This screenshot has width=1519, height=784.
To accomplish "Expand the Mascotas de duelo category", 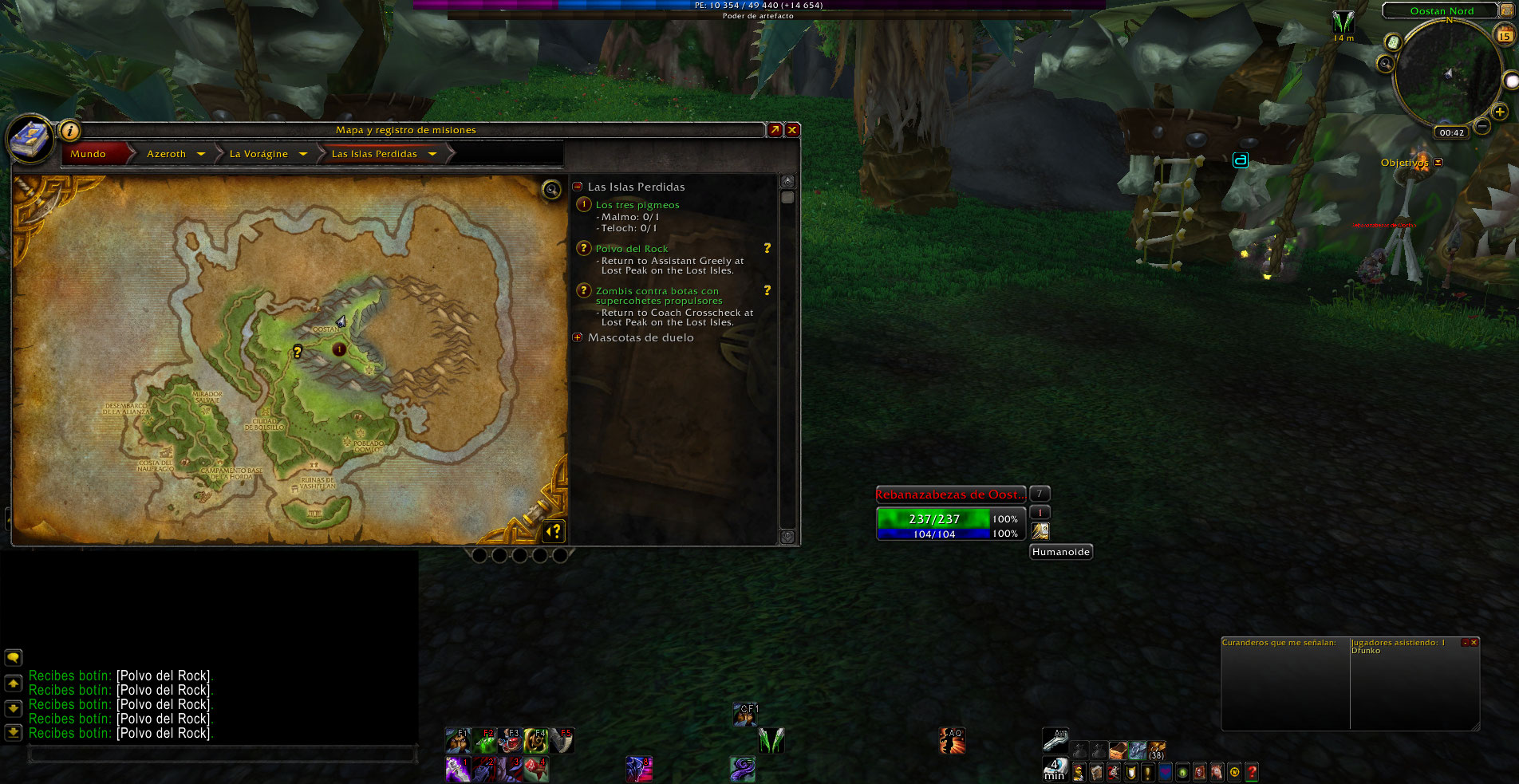I will click(x=578, y=337).
